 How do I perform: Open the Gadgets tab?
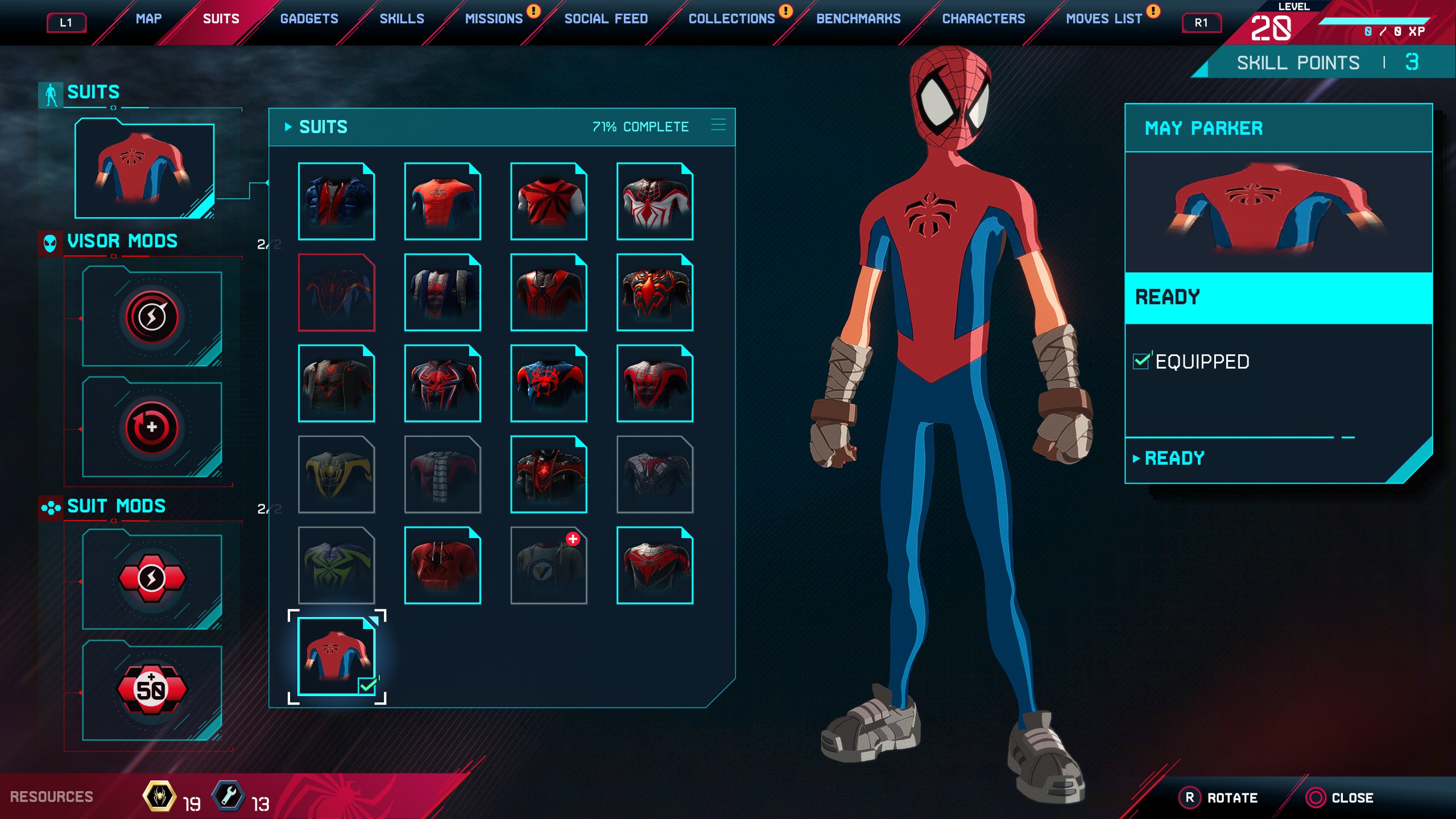tap(309, 19)
